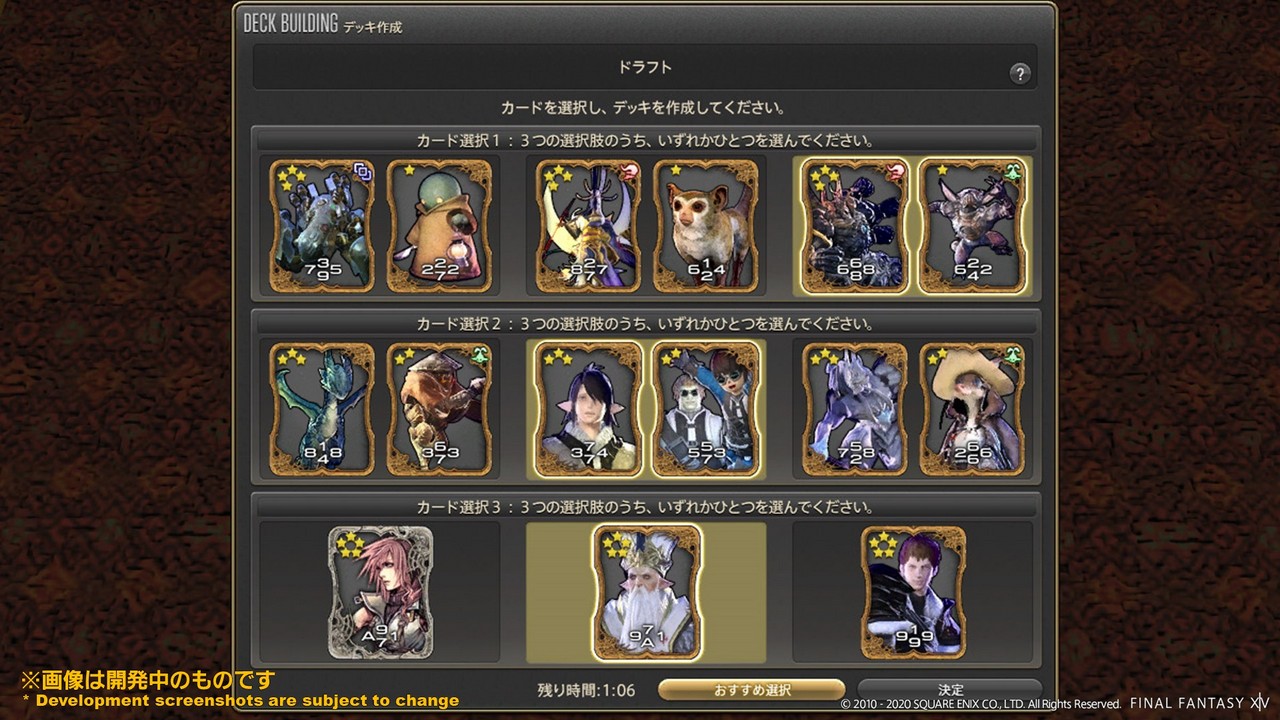Select the dark-haired elf woman card
This screenshot has height=720, width=1280.
pyautogui.click(x=588, y=409)
